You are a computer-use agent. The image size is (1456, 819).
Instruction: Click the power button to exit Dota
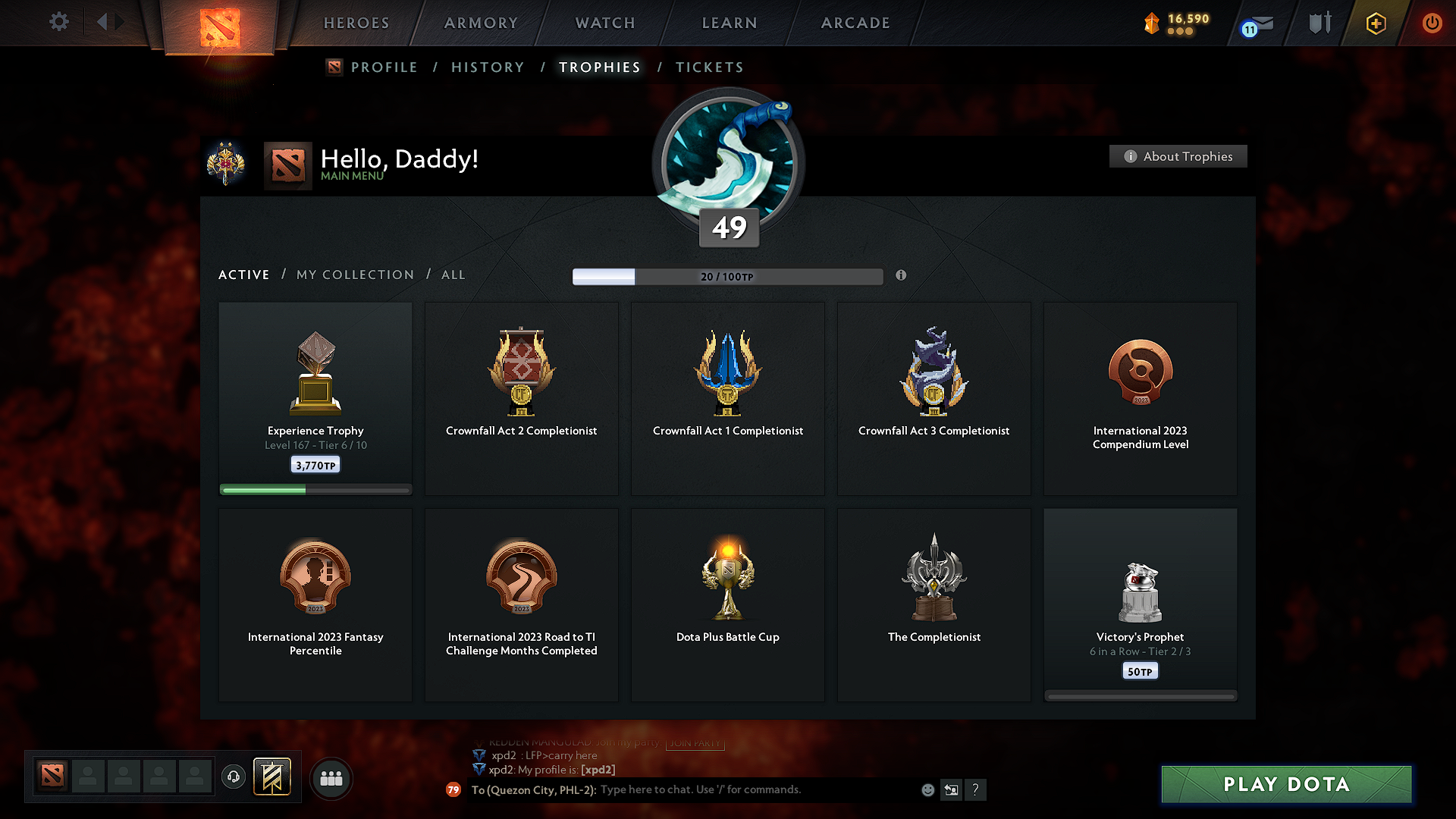(x=1432, y=23)
